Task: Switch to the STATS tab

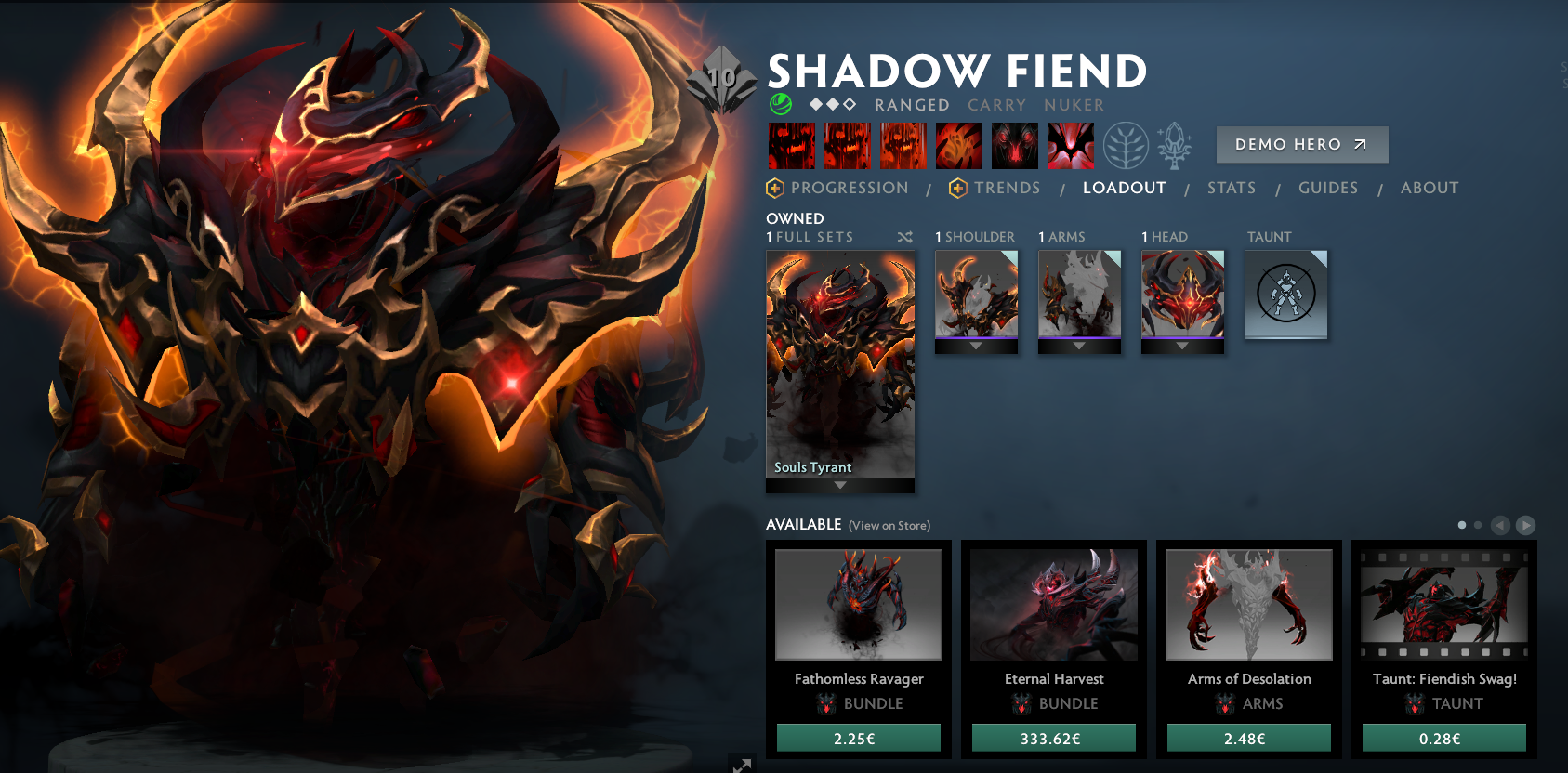Action: pos(1232,188)
